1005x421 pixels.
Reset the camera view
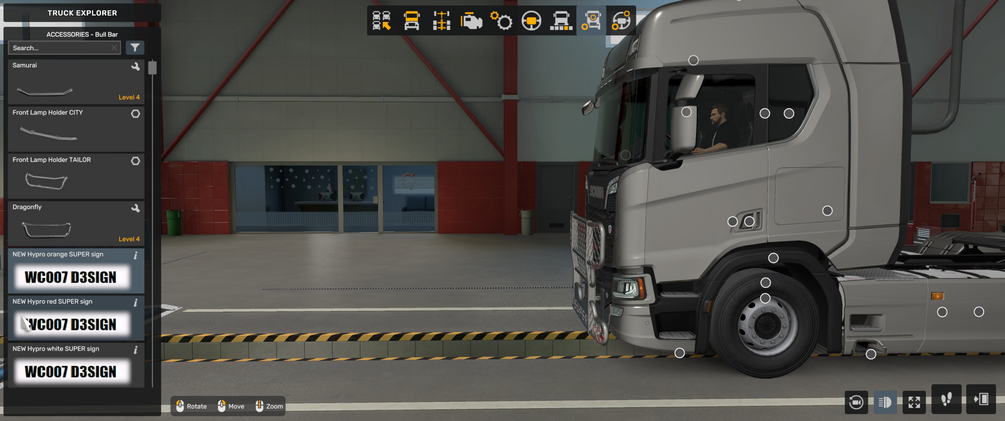pyautogui.click(x=856, y=402)
